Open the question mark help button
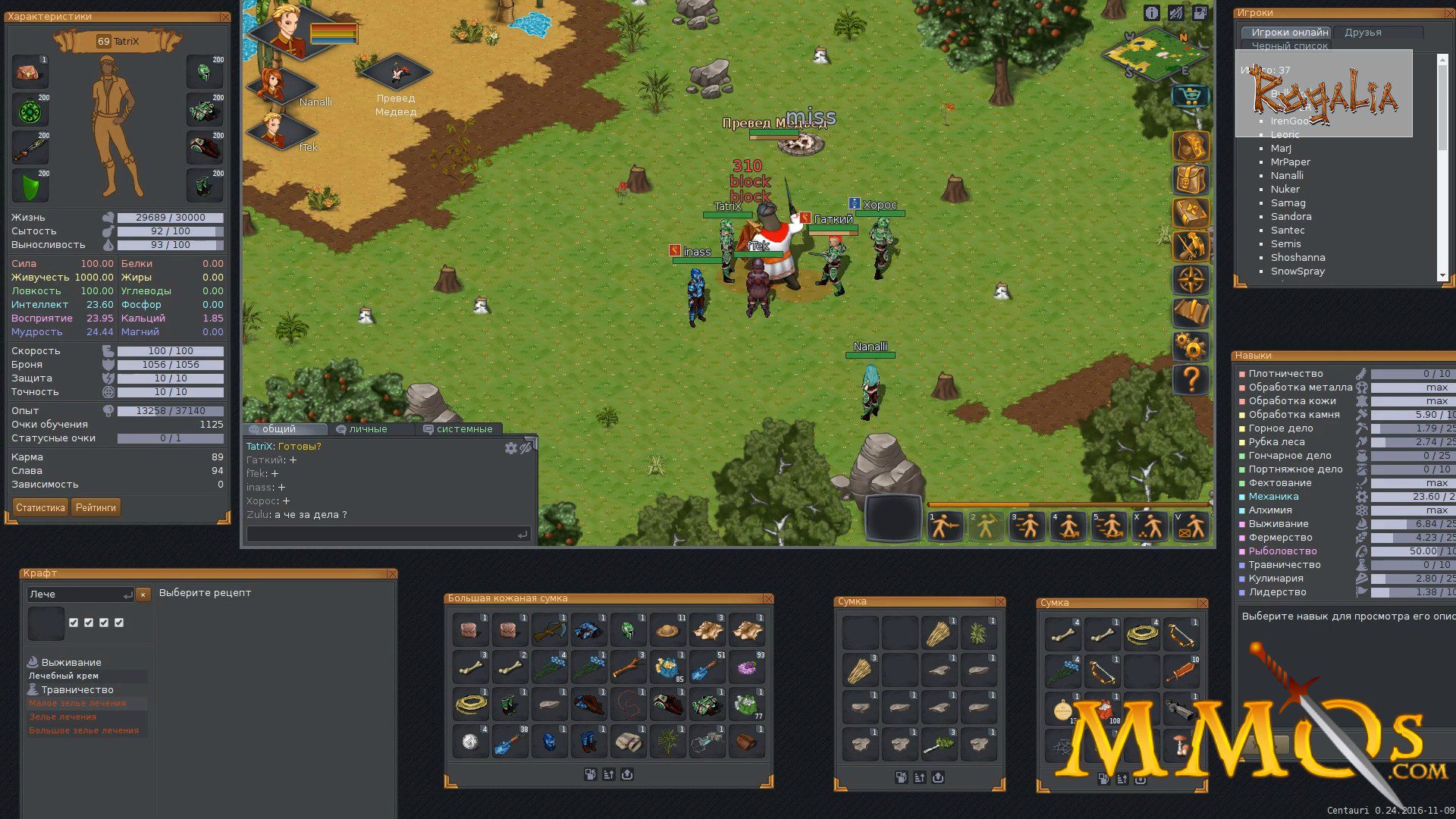The image size is (1456, 819). (x=1191, y=379)
